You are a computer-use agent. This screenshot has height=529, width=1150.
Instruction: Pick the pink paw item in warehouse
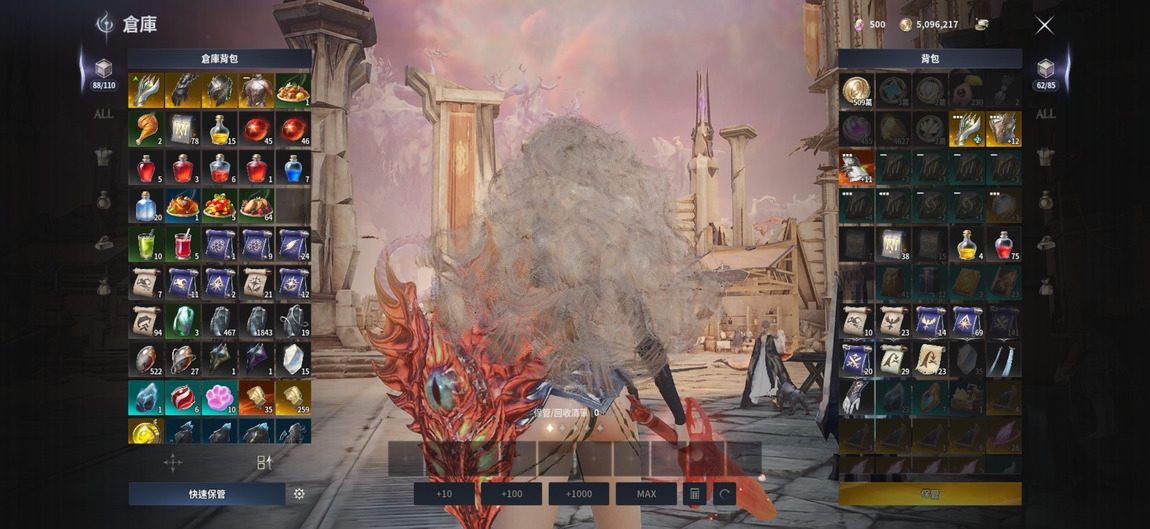219,397
